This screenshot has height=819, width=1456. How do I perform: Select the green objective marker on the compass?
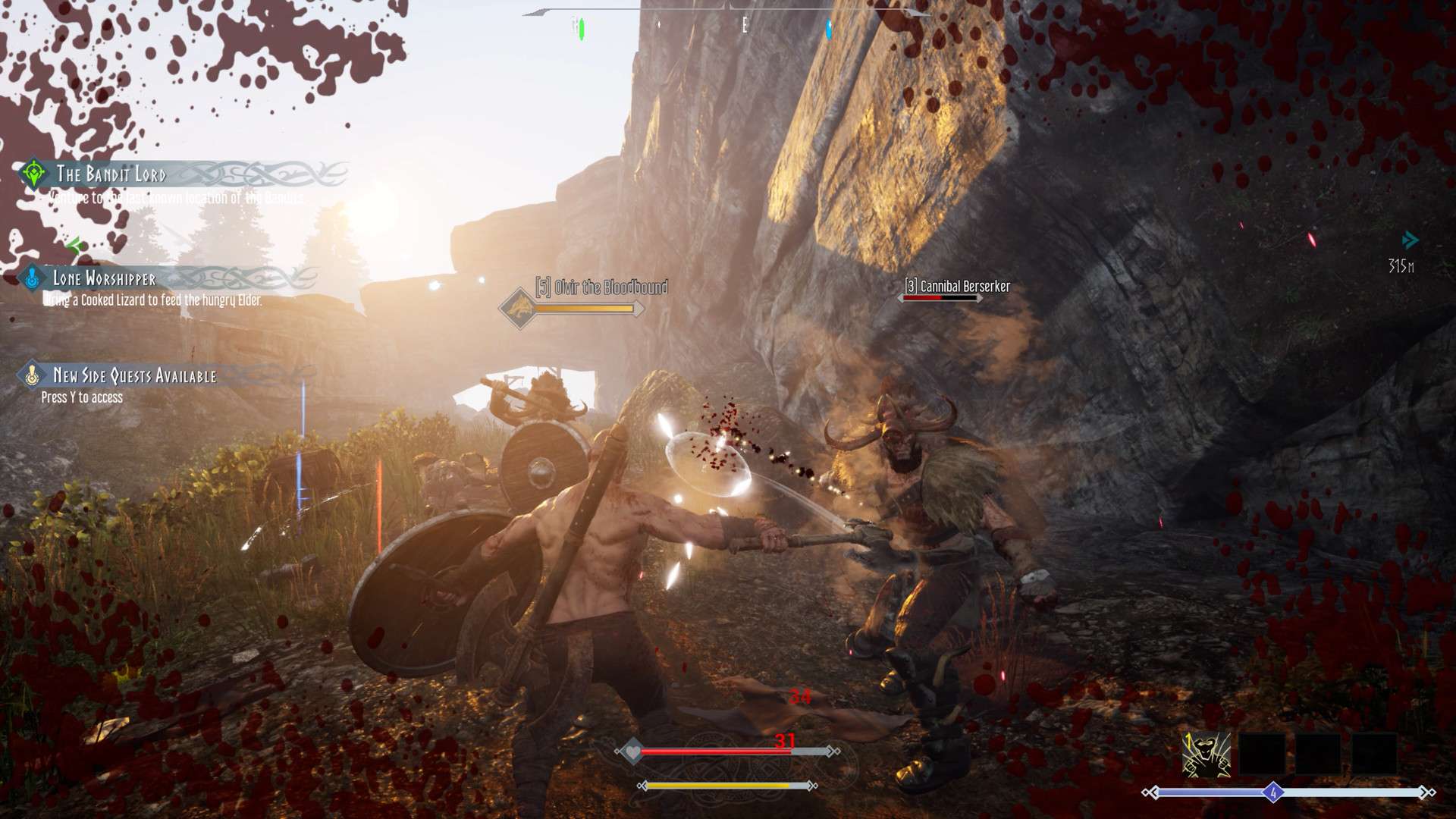pyautogui.click(x=581, y=27)
